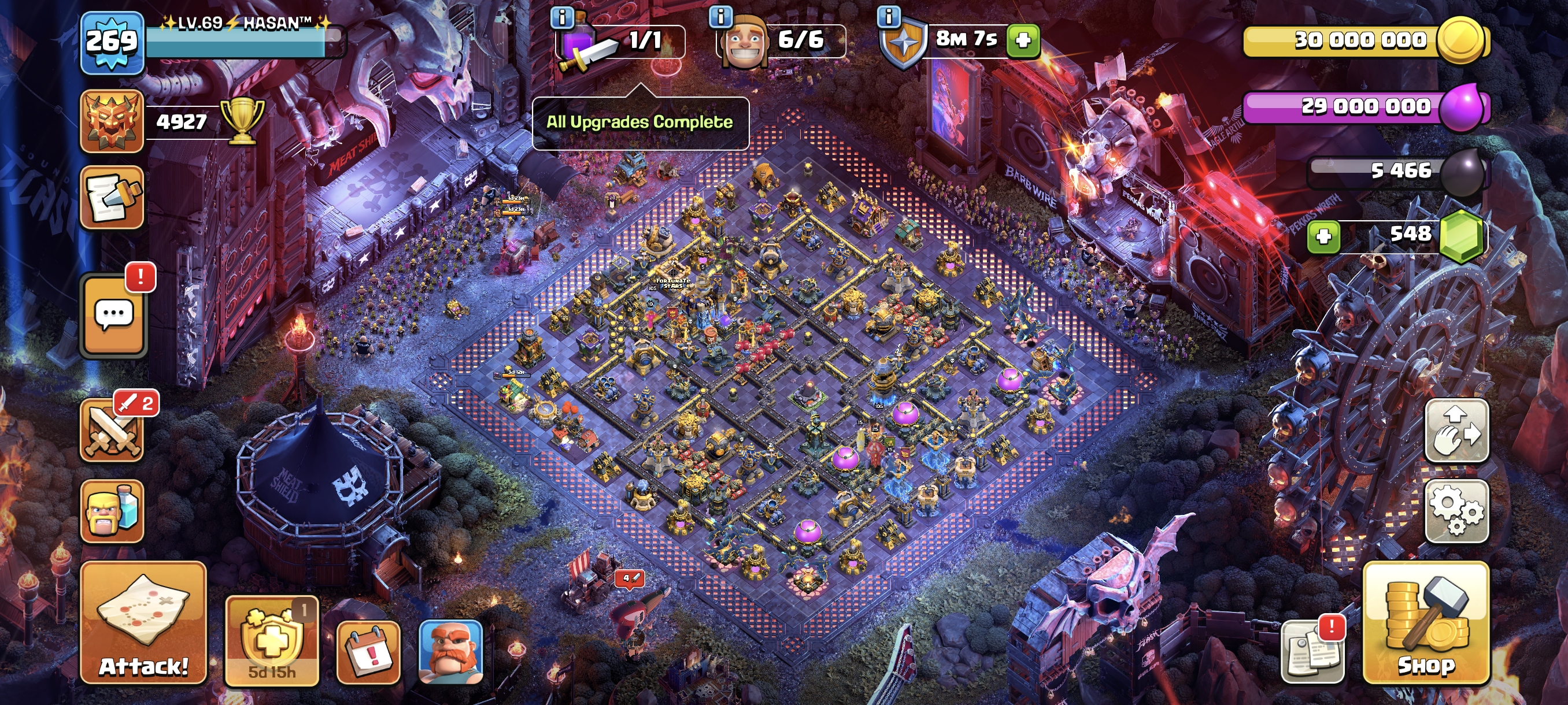Screen dimensions: 1568x705
Task: Open the Shop
Action: point(1426,623)
